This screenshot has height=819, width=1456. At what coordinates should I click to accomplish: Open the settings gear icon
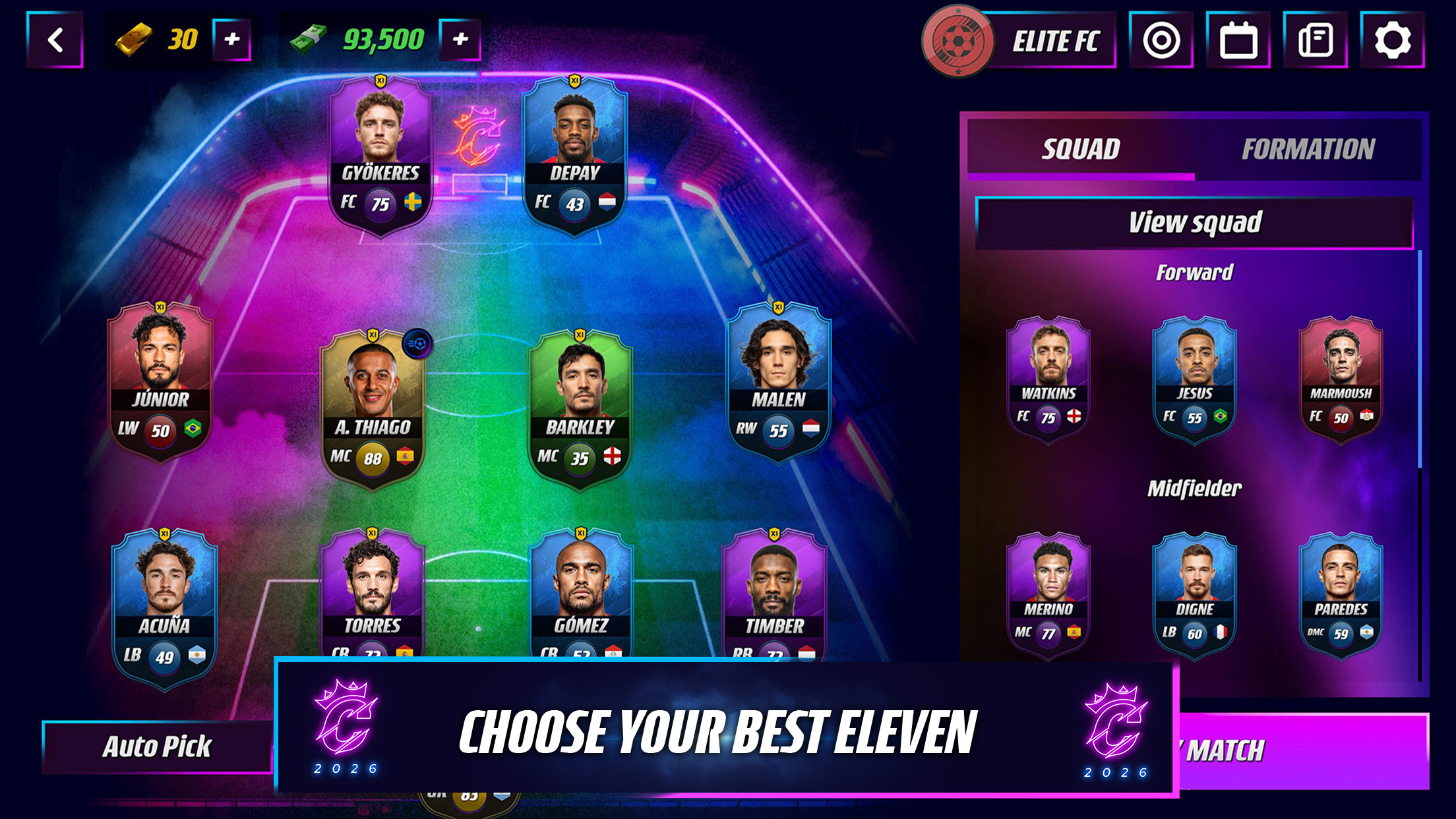click(x=1396, y=41)
